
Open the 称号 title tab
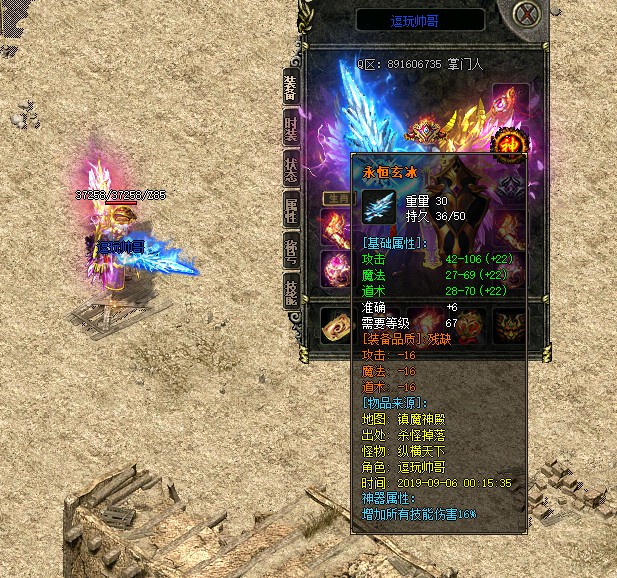[291, 250]
